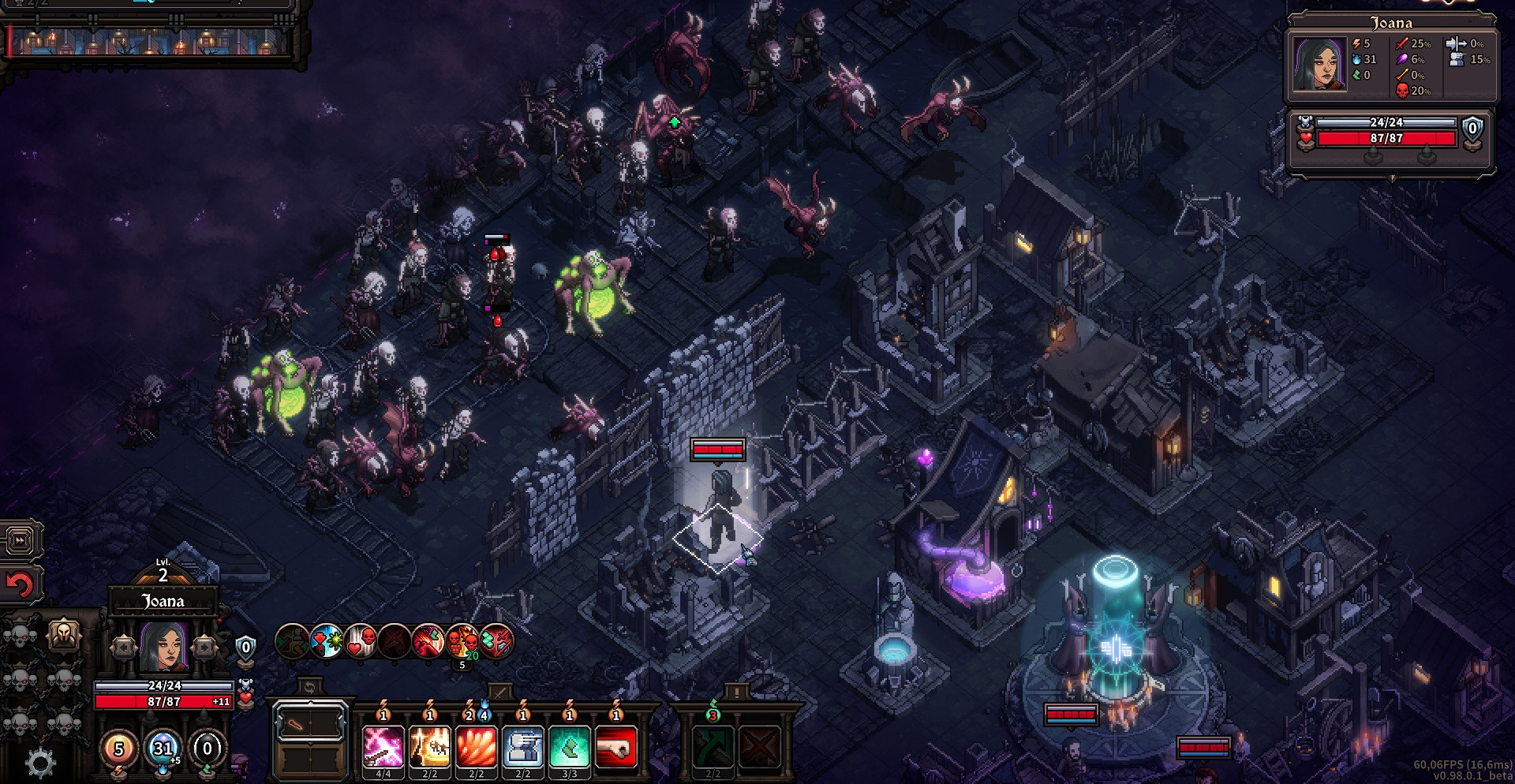Undo the last move with red arrow

21,584
